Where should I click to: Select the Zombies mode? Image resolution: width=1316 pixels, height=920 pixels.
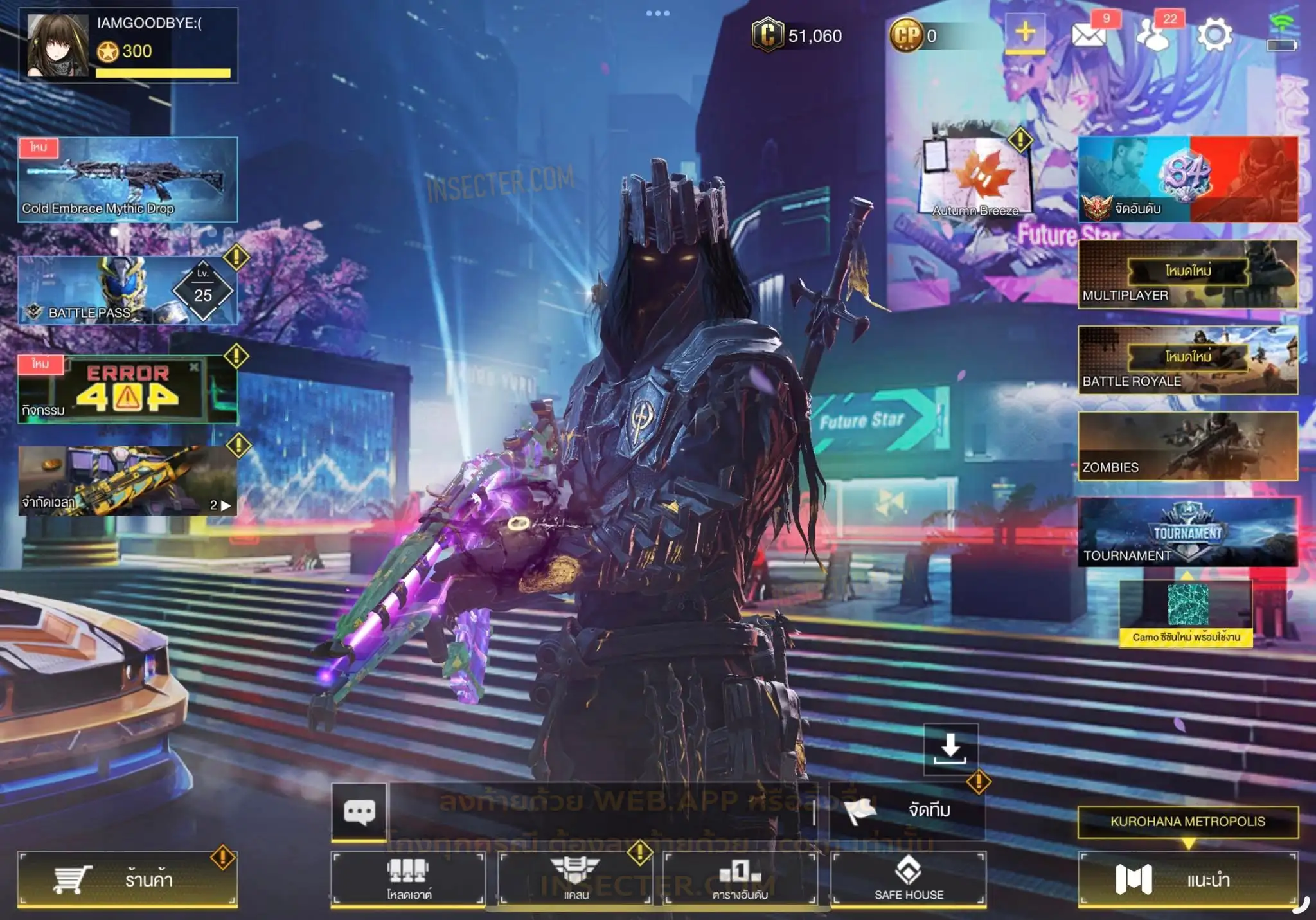[x=1187, y=446]
